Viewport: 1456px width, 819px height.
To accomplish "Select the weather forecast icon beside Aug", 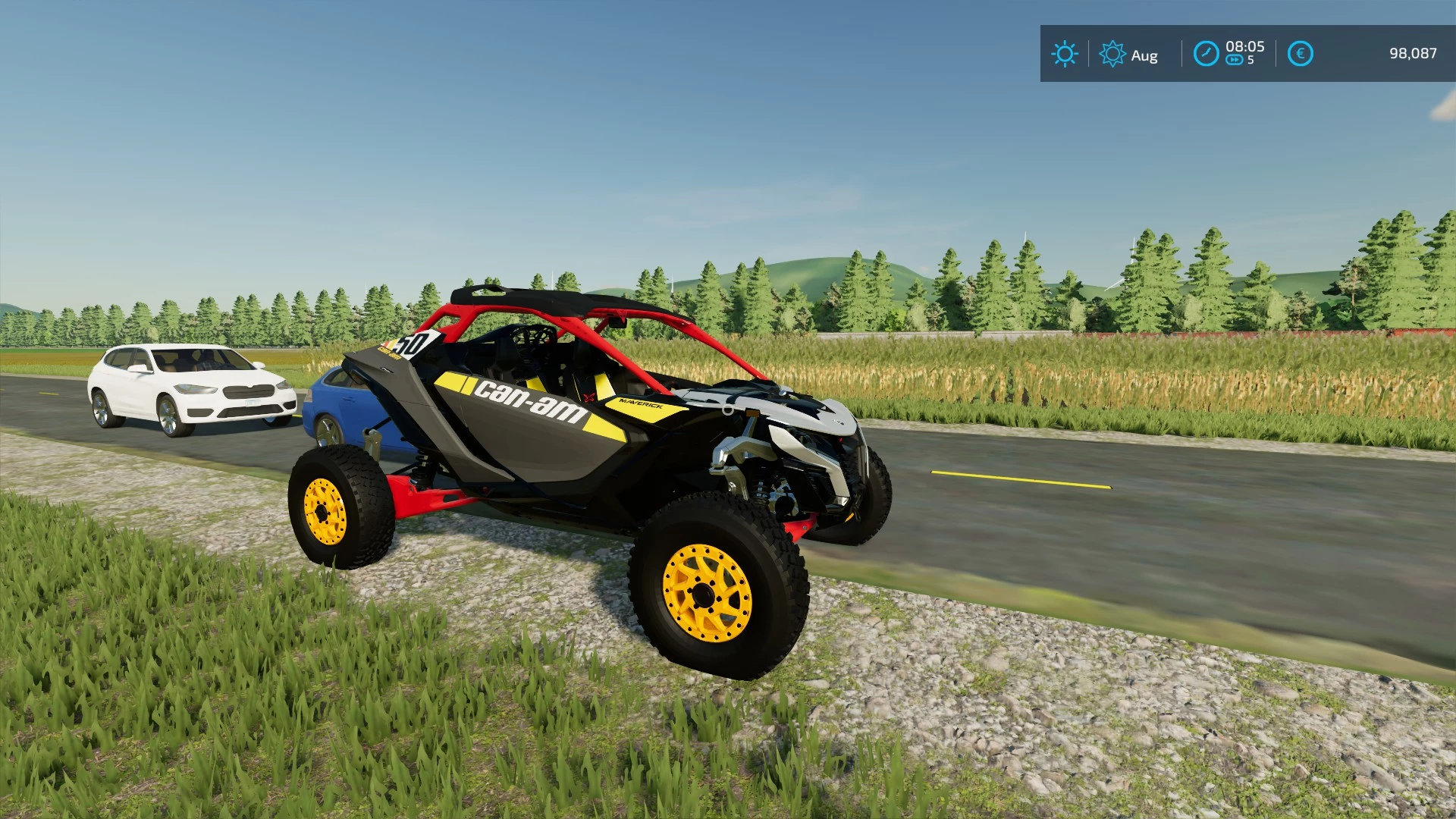I will 1112,54.
